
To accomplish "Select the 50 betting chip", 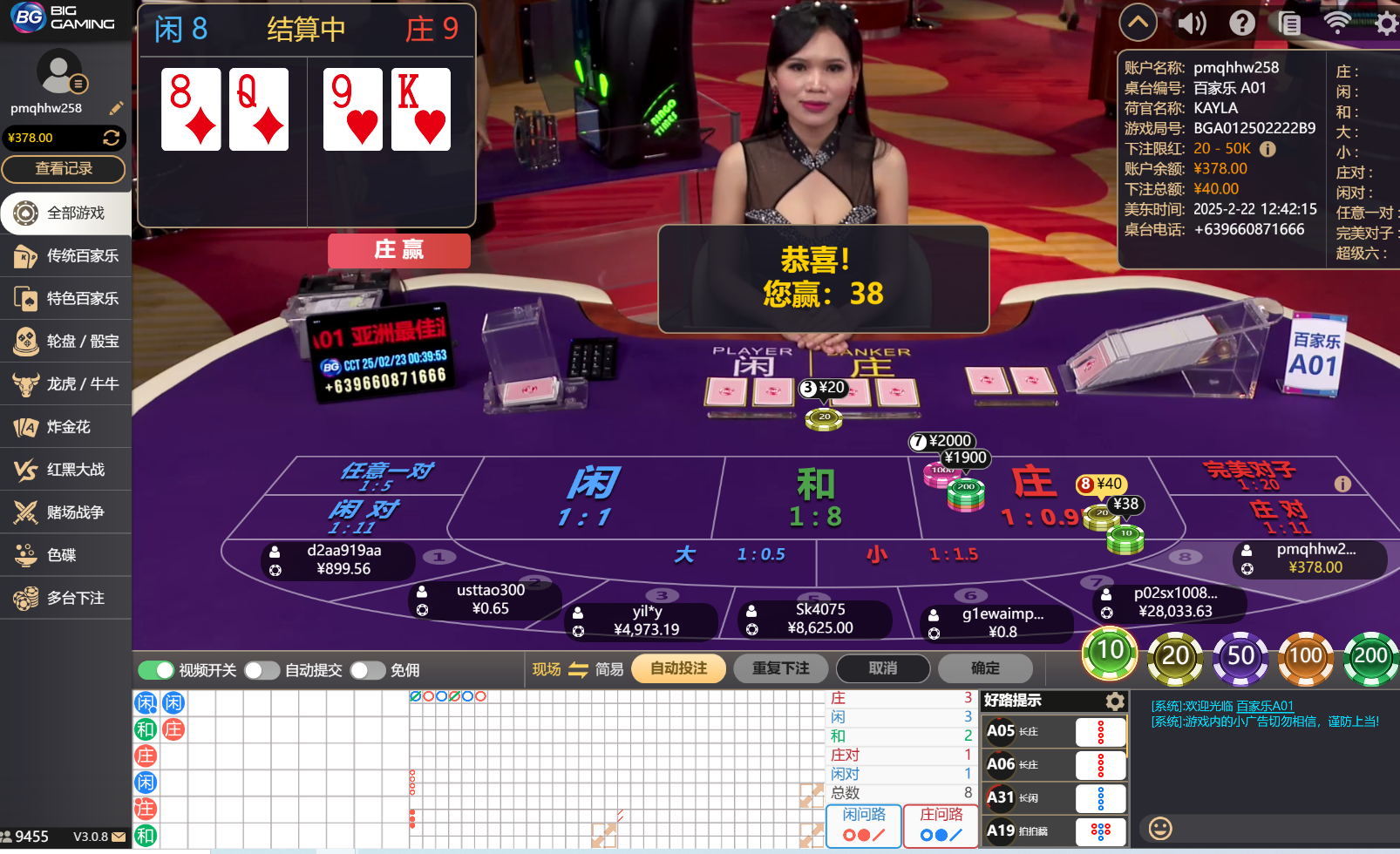I will (x=1240, y=656).
